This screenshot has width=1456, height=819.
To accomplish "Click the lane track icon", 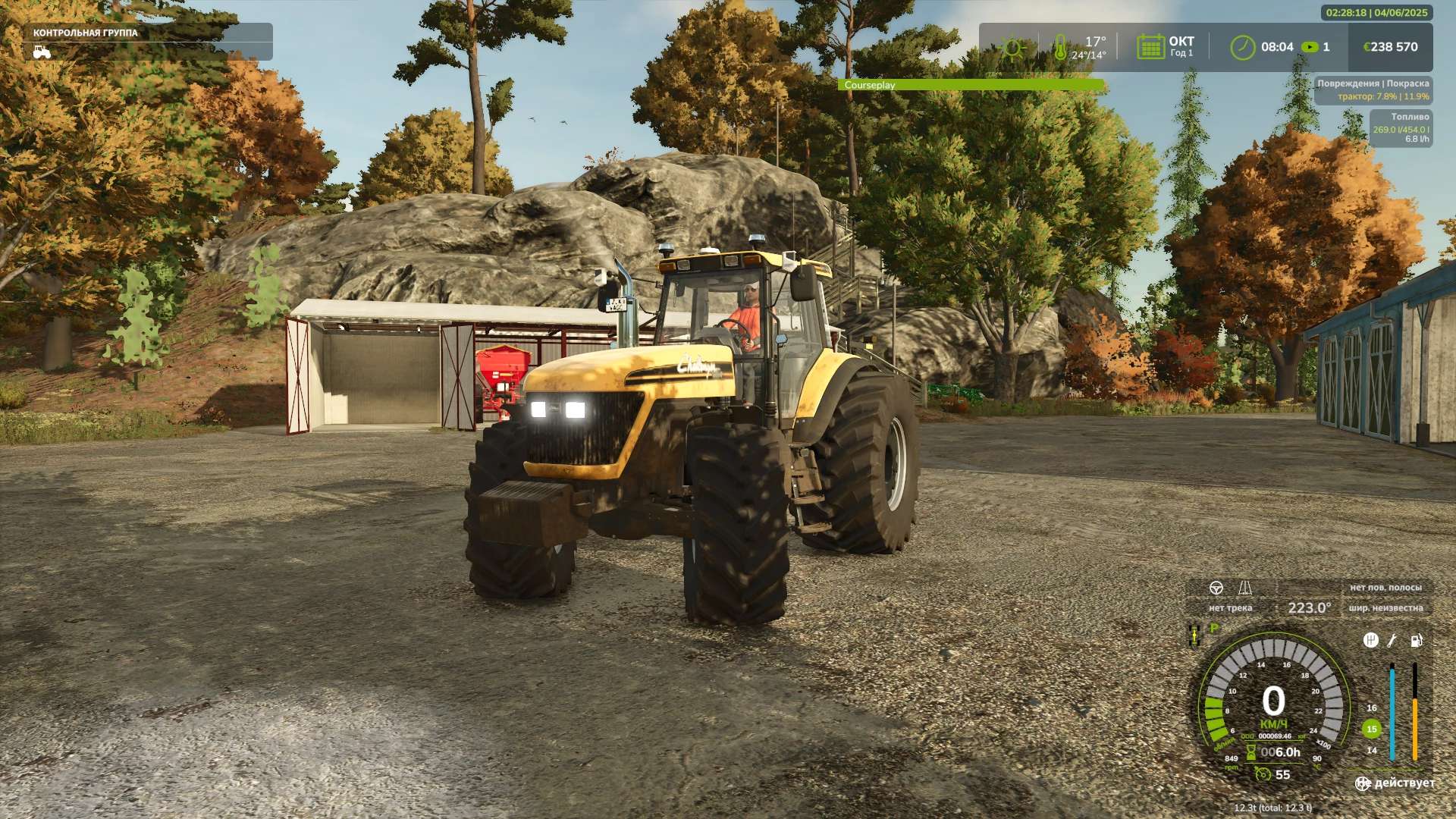I will click(x=1244, y=588).
